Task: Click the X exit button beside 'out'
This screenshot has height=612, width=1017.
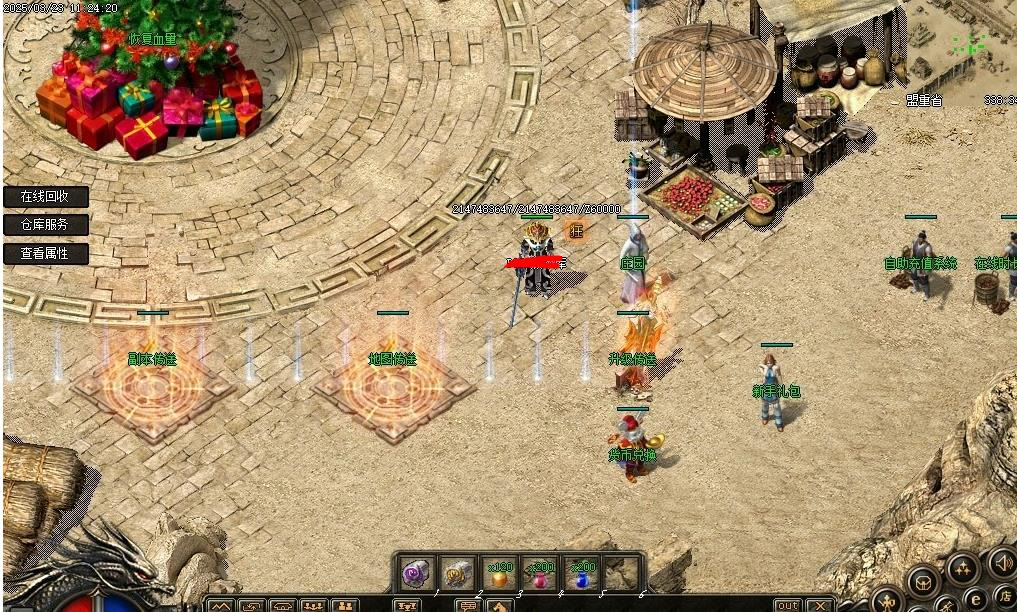Action: [820, 605]
